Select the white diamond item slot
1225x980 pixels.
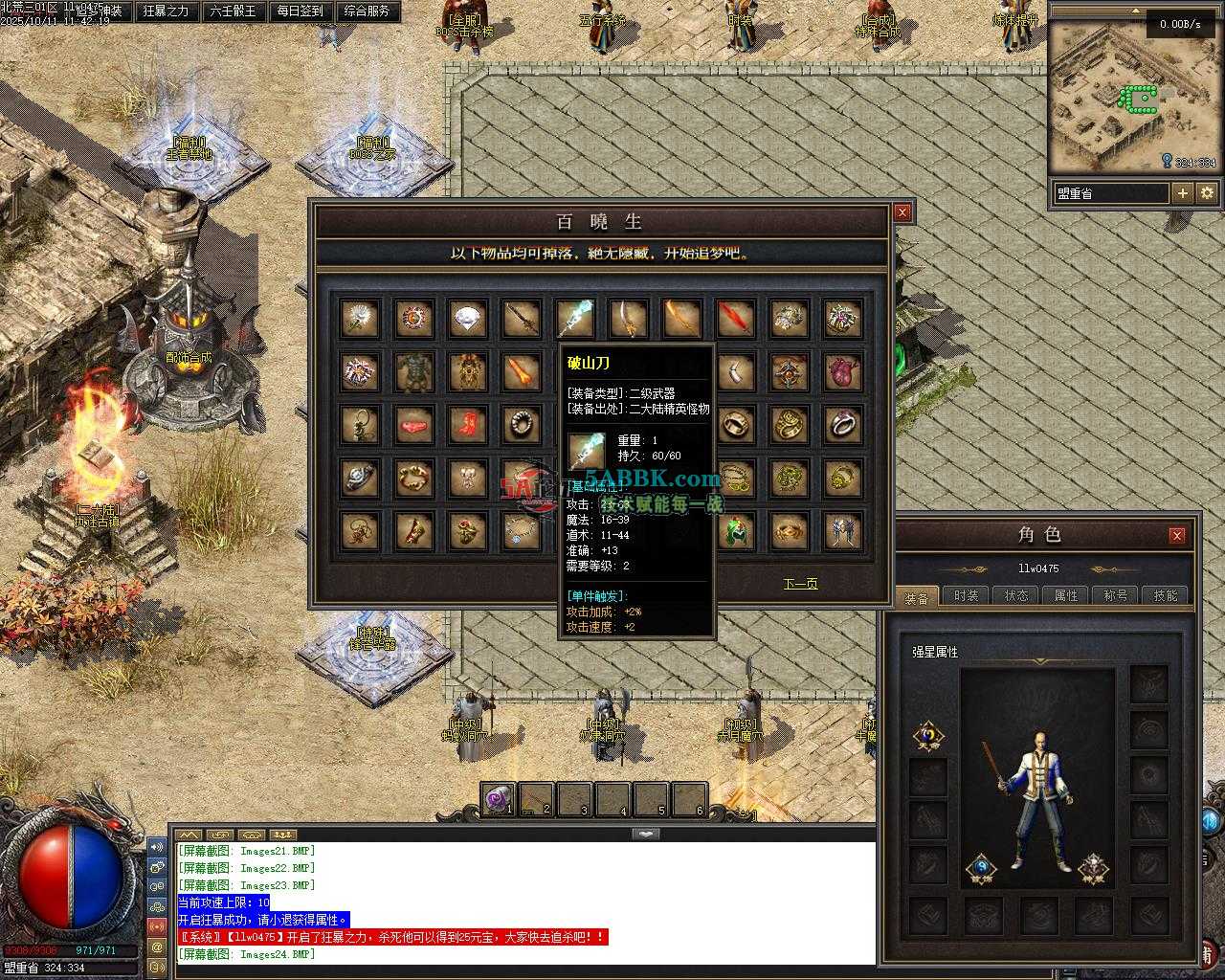tap(468, 319)
